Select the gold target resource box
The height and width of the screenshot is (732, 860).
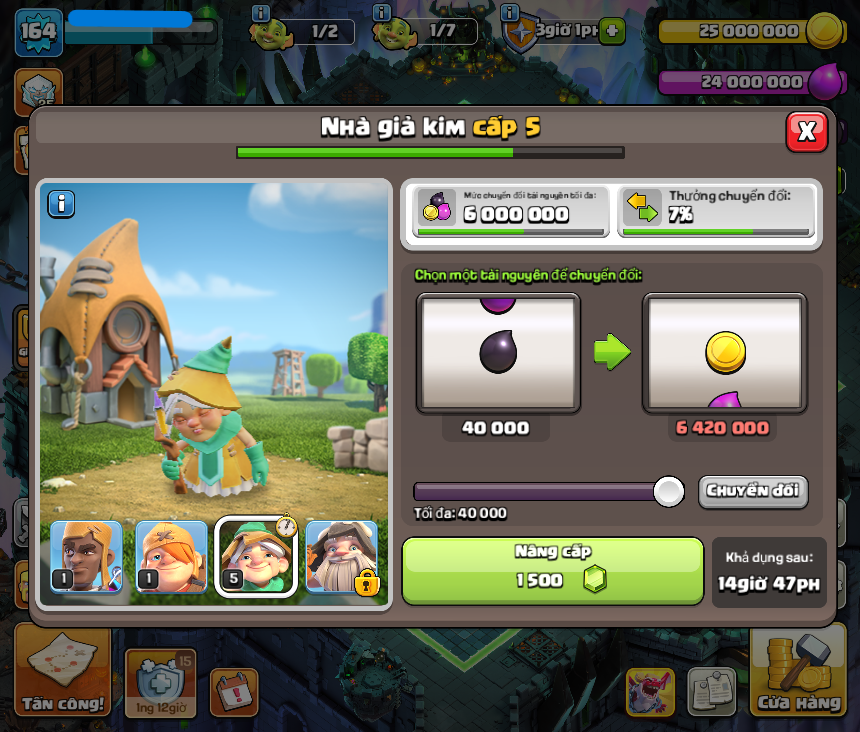[x=724, y=353]
